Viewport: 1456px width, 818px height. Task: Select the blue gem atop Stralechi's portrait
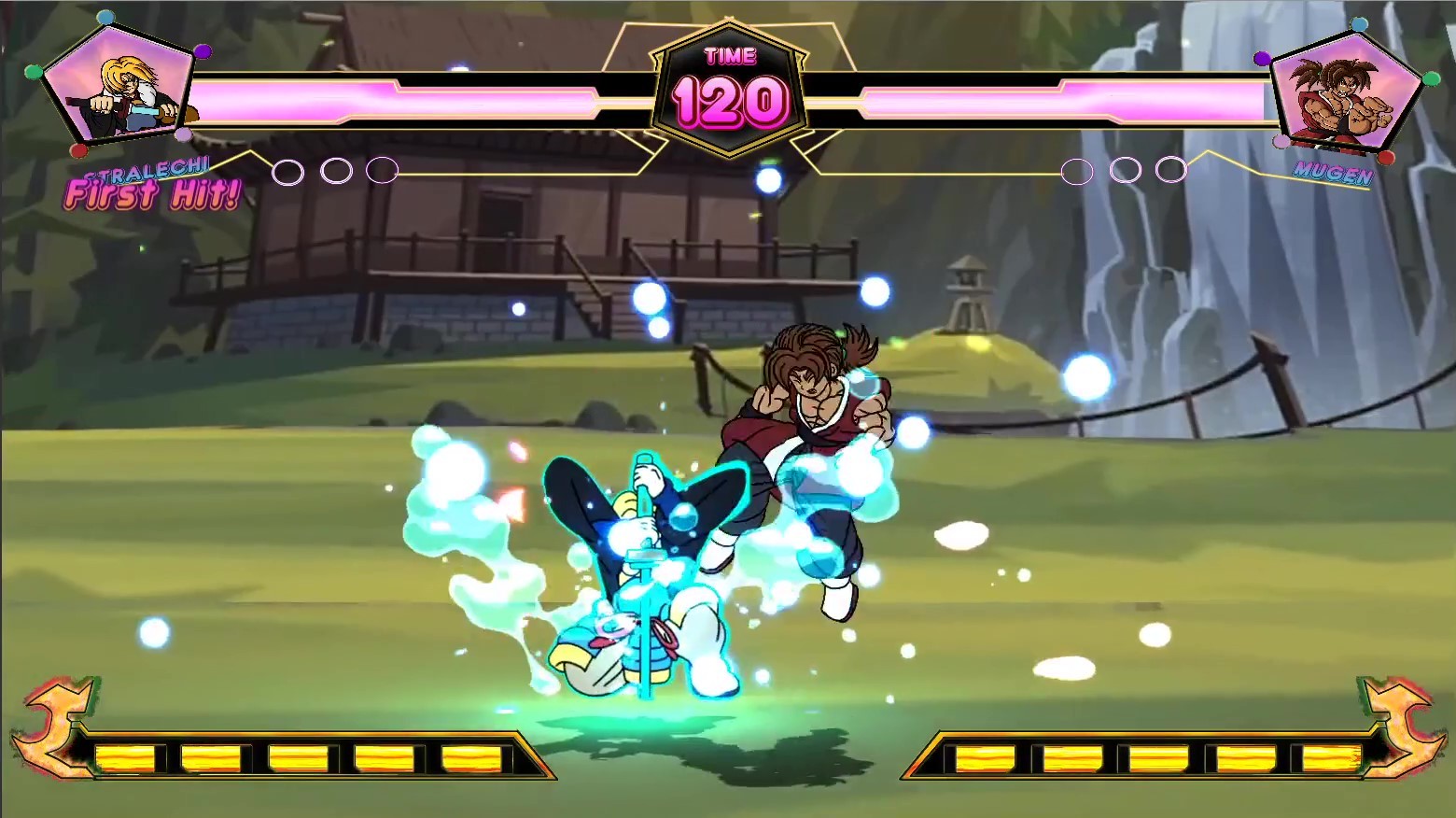tap(106, 17)
